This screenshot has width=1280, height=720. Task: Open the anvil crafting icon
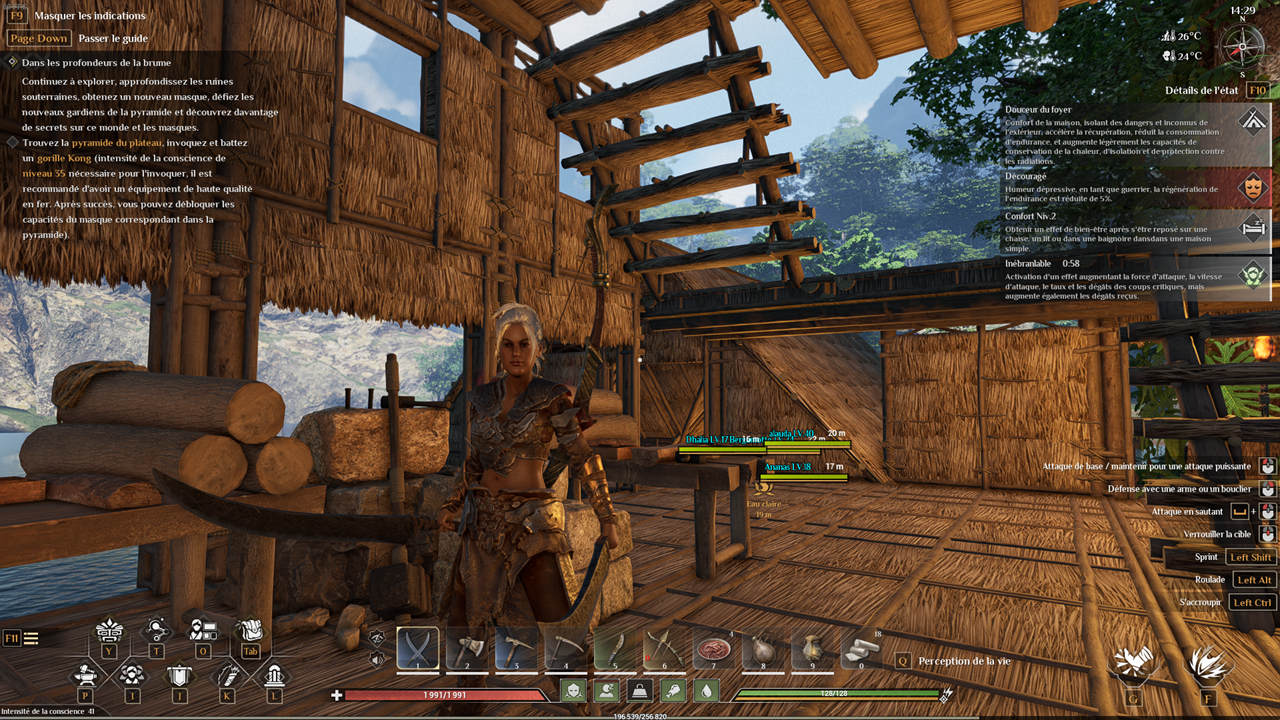[x=85, y=674]
